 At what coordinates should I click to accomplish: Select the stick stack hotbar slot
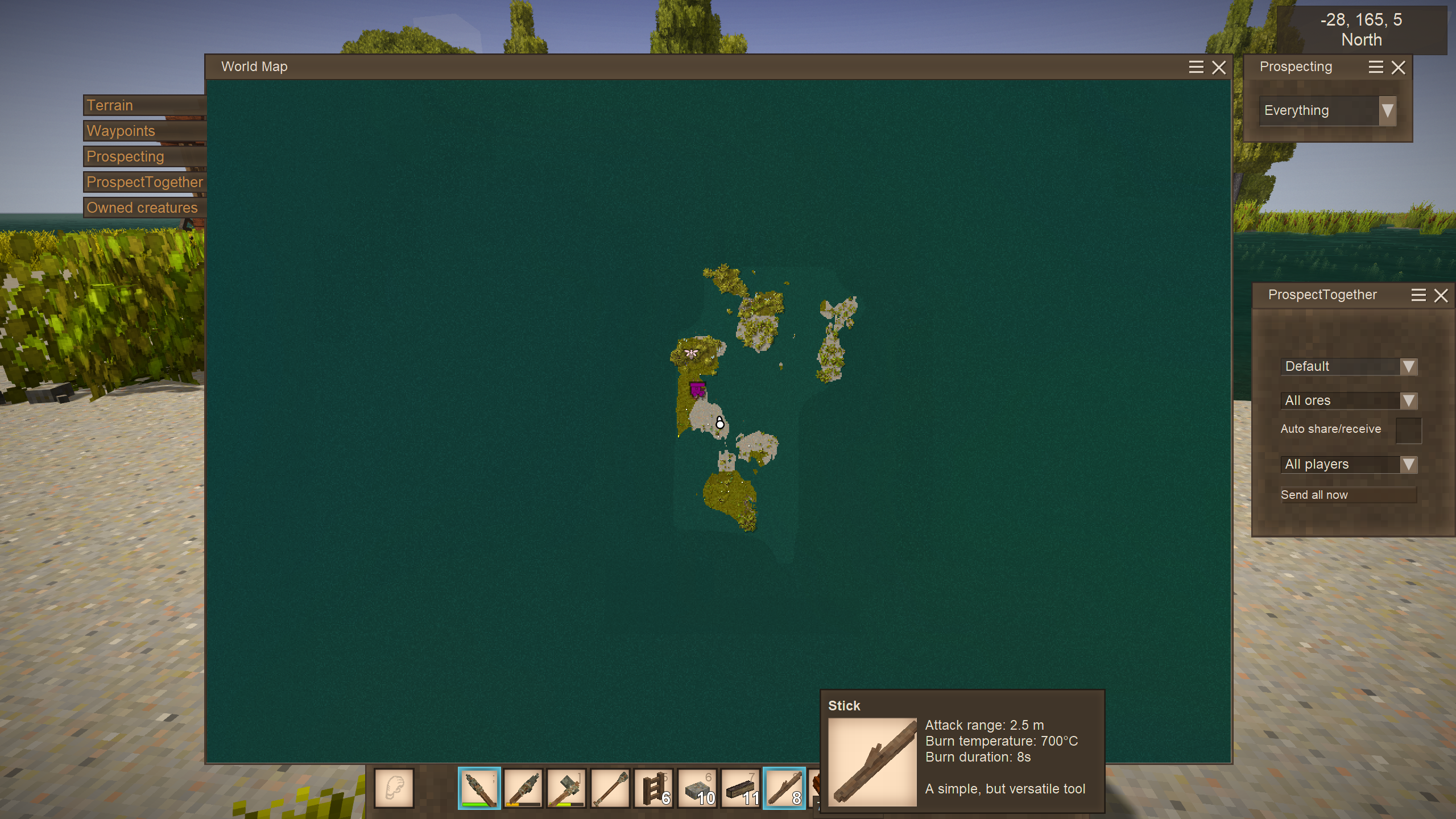(784, 788)
